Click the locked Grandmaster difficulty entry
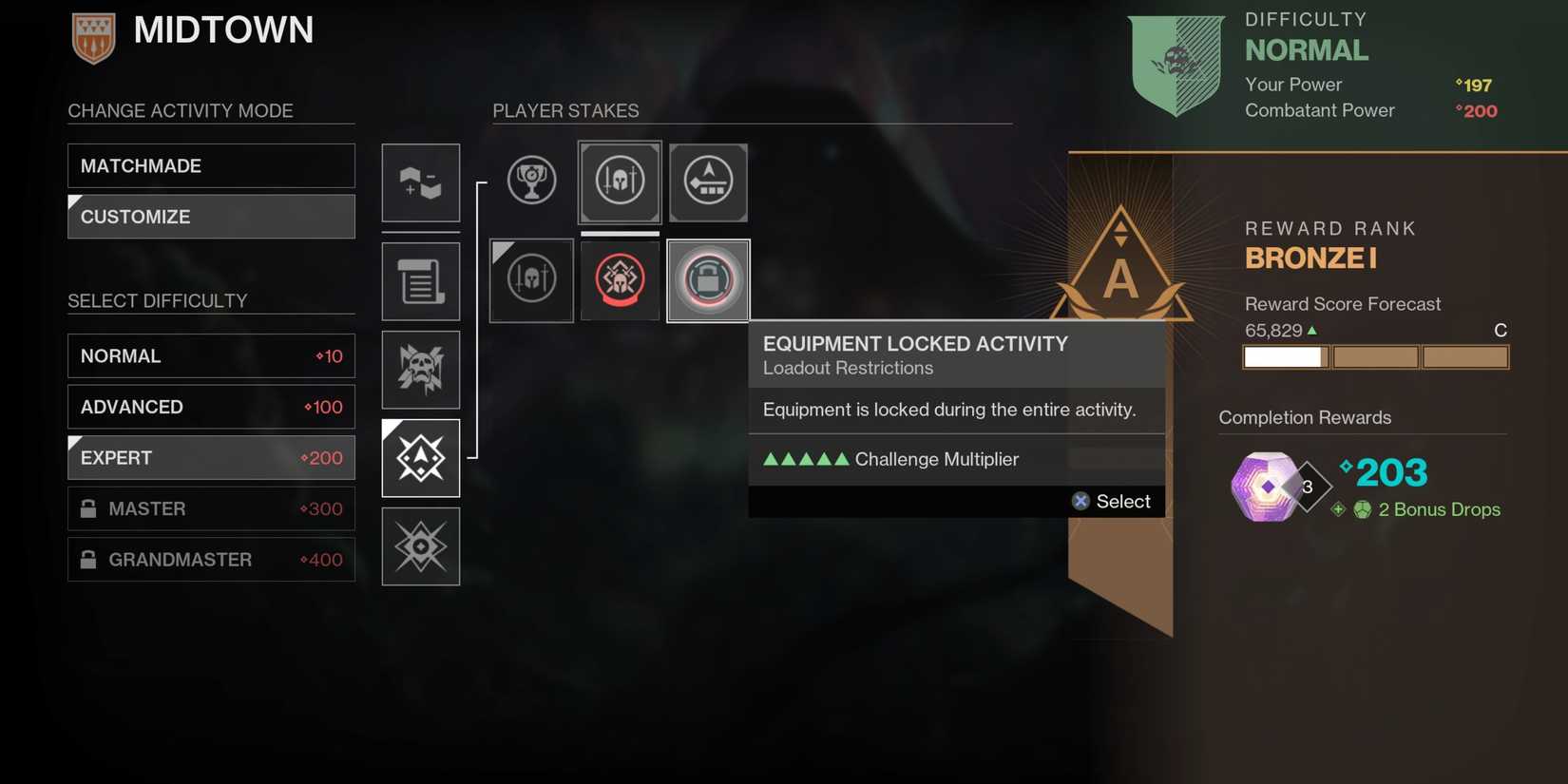 210,559
